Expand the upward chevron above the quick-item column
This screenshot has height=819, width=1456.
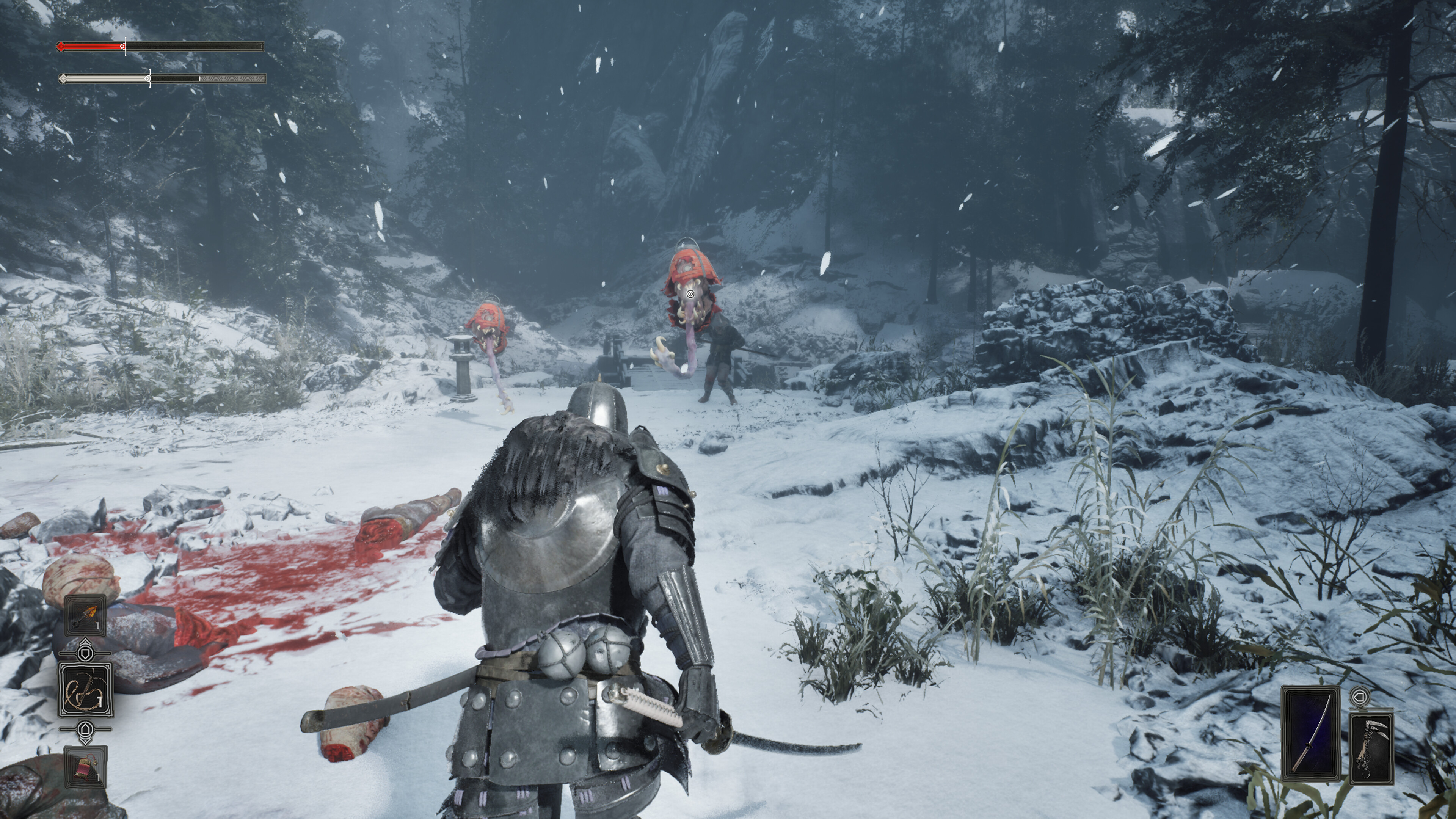click(x=85, y=641)
